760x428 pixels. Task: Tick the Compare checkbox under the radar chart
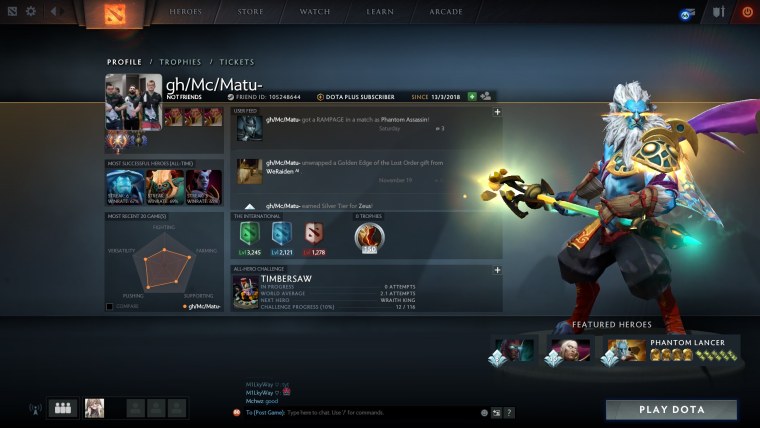(x=110, y=306)
